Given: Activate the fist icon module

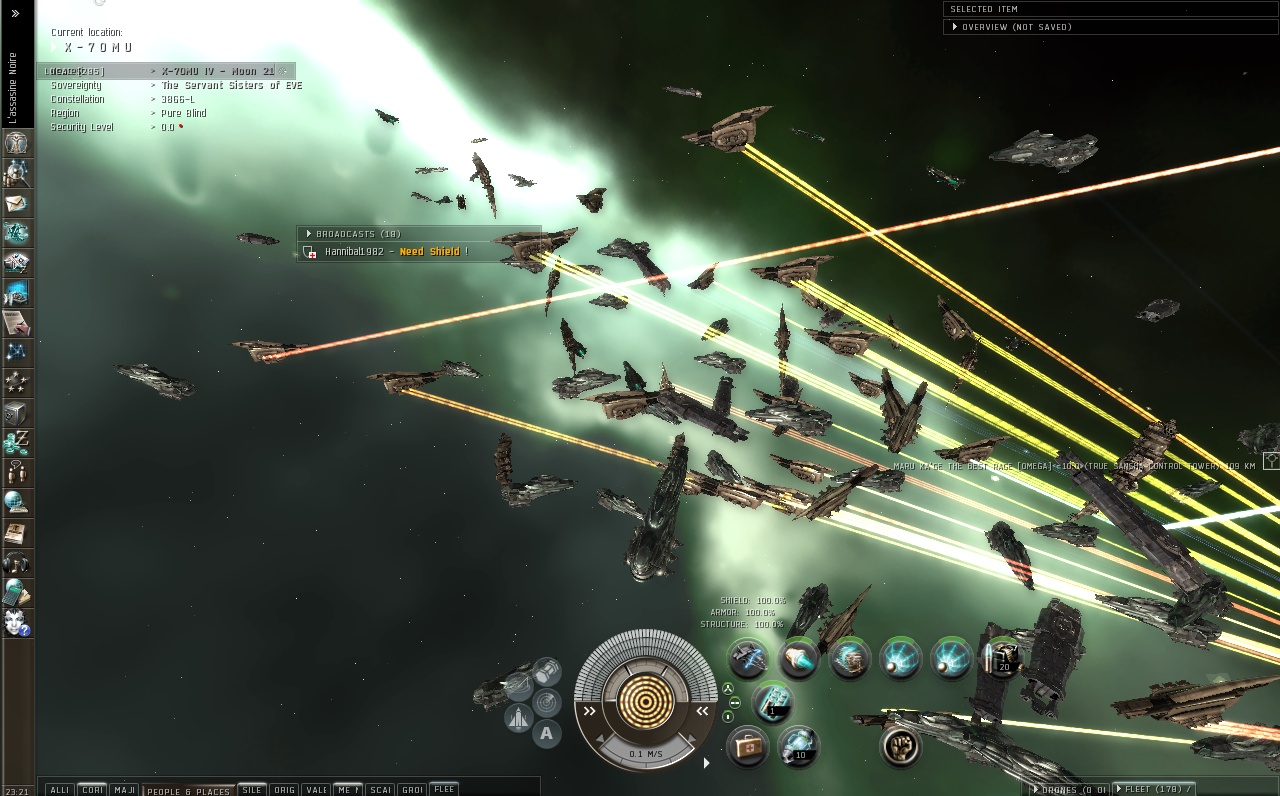Looking at the screenshot, I should click(900, 746).
